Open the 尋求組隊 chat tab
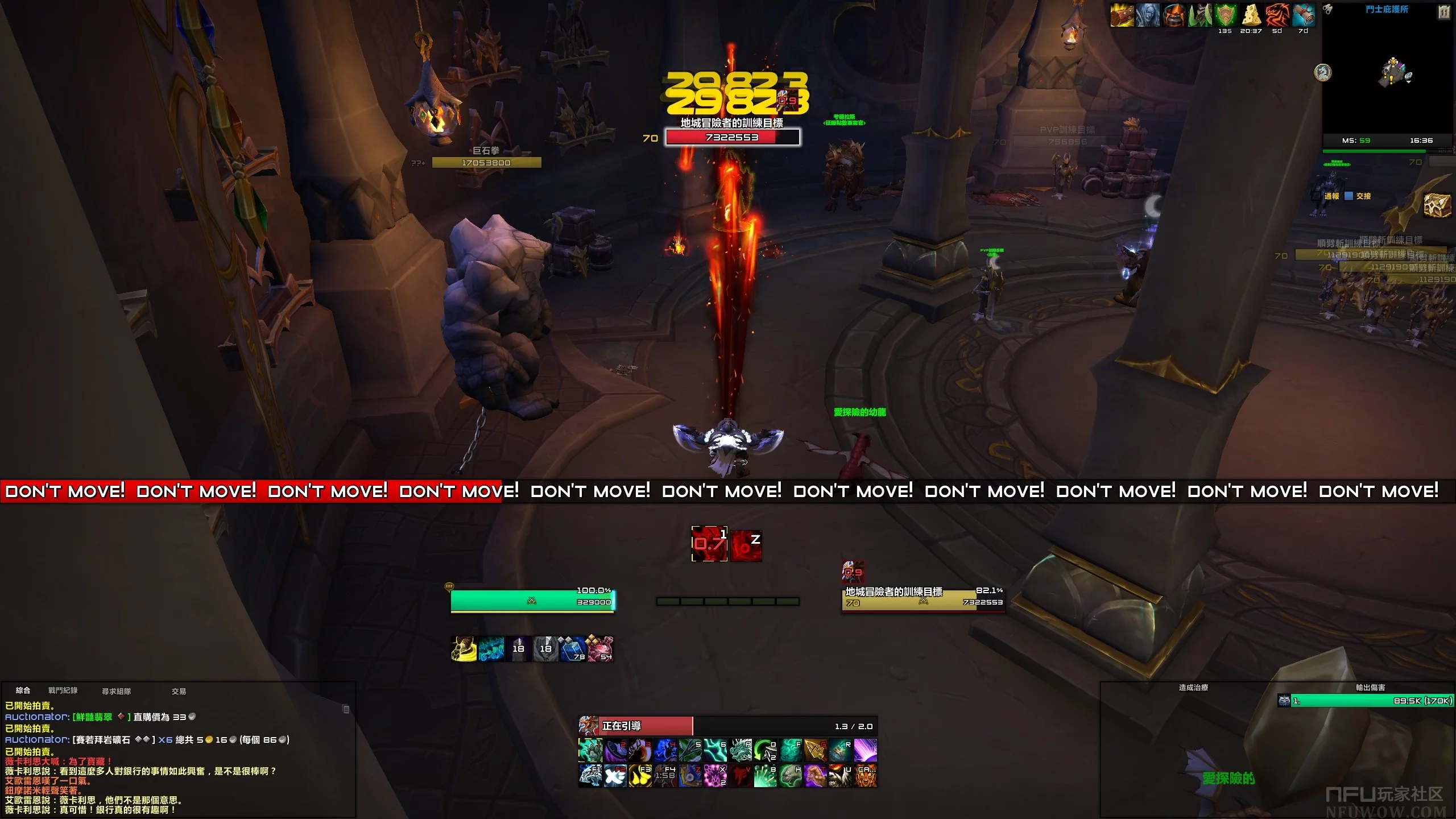The image size is (1456, 819). 116,691
